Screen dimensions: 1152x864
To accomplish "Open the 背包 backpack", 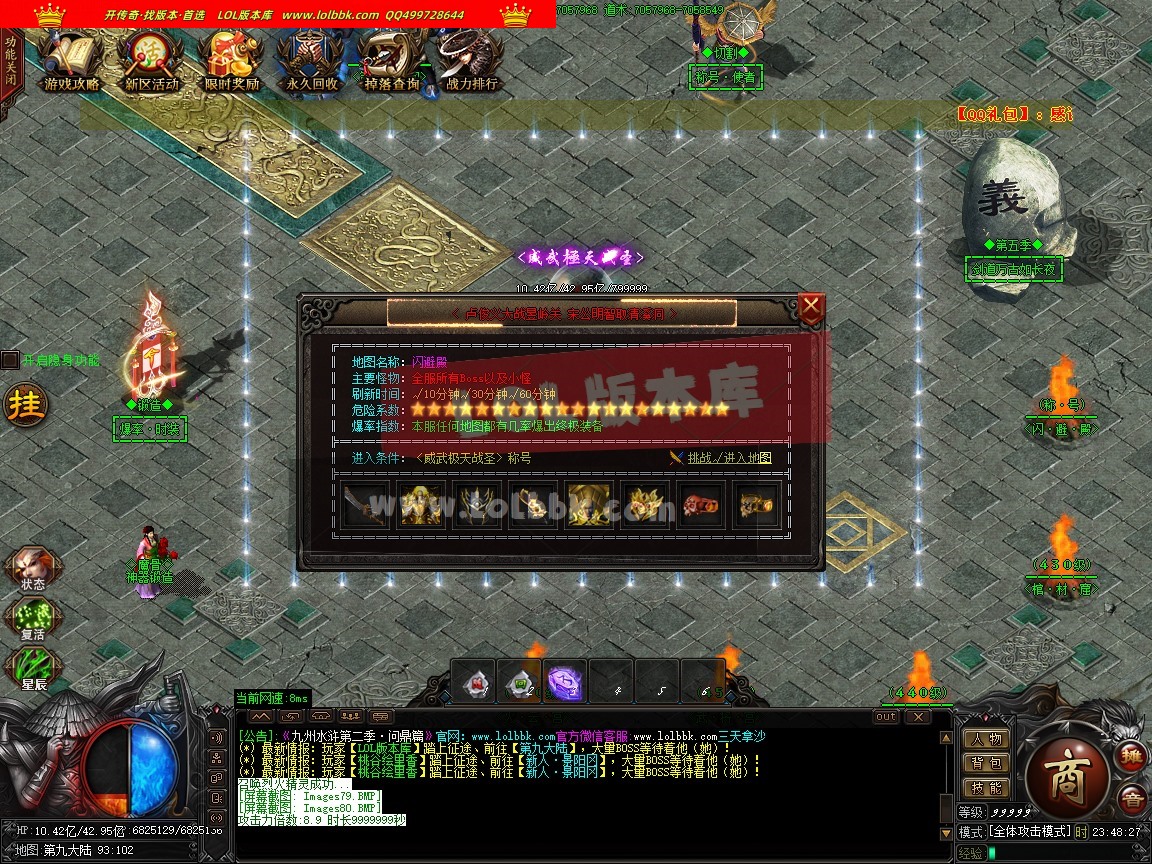I will point(986,764).
